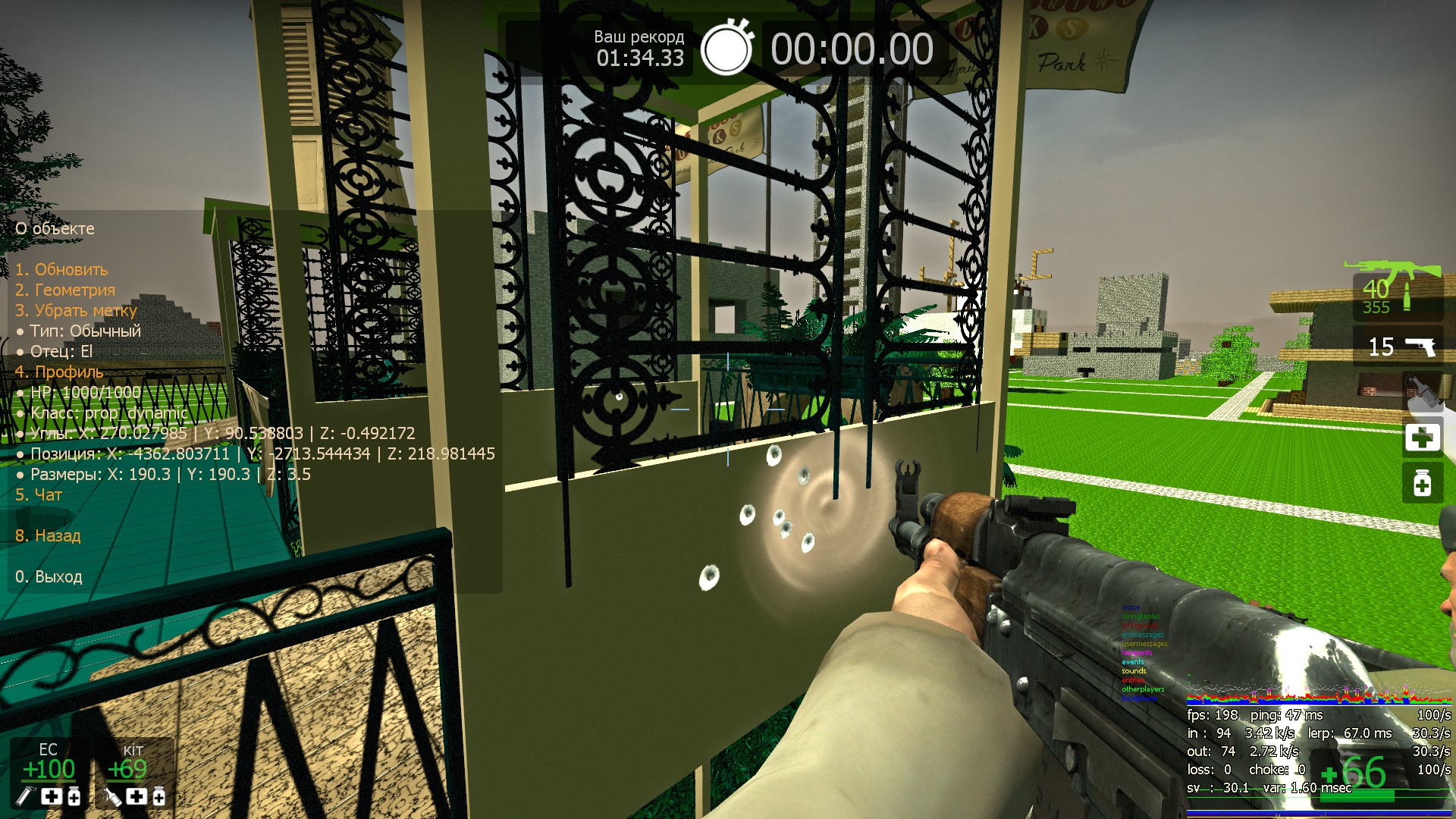Go back with "Назад"
Image resolution: width=1456 pixels, height=819 pixels.
pyautogui.click(x=48, y=535)
